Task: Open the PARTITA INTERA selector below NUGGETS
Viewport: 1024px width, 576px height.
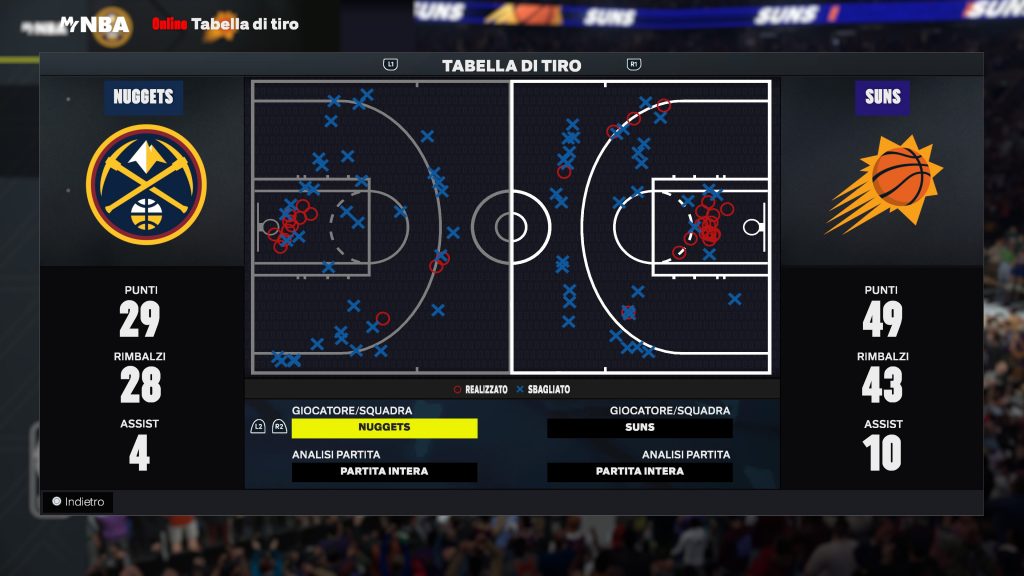Action: point(384,472)
